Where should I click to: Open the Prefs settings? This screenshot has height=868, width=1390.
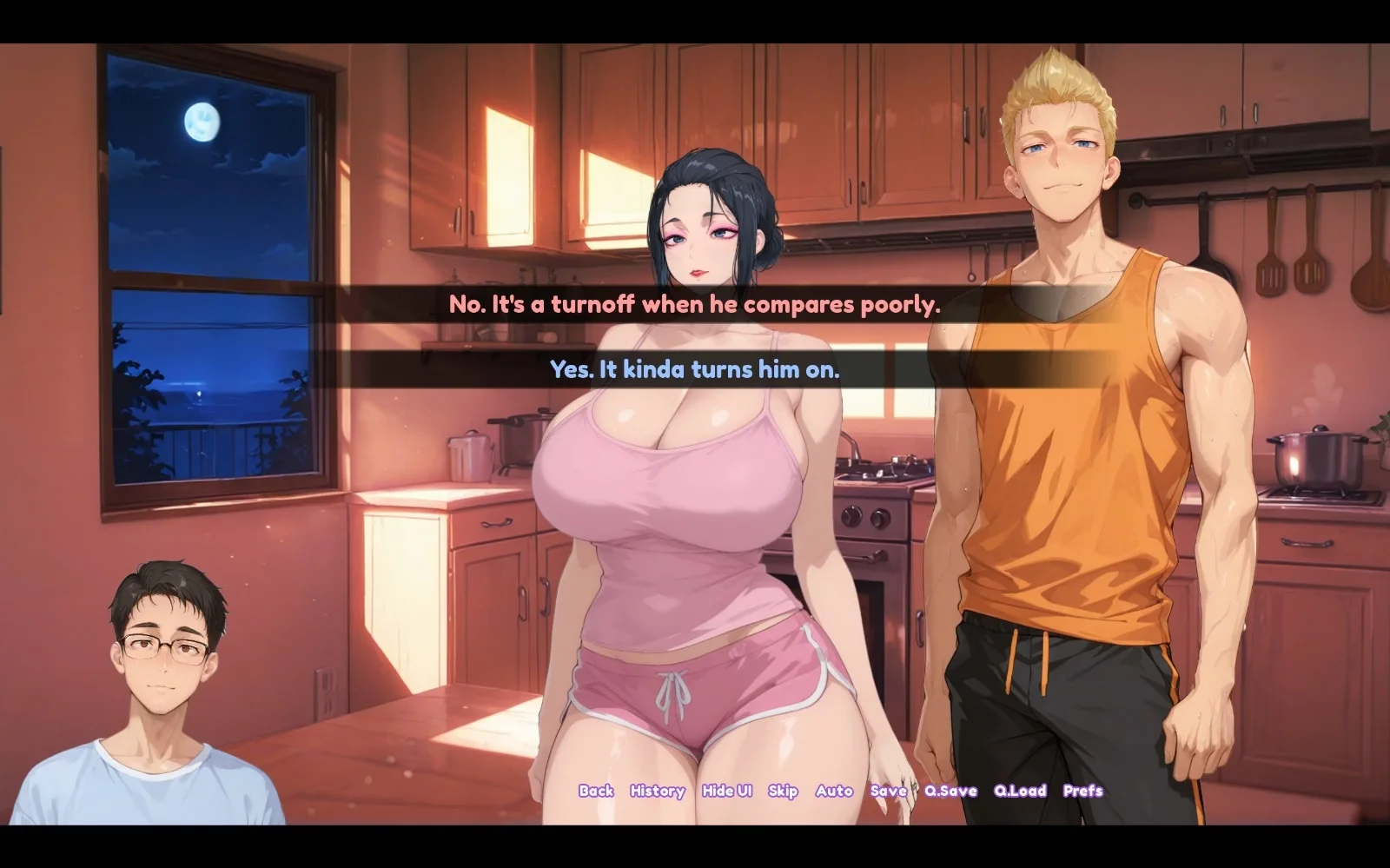(1082, 791)
